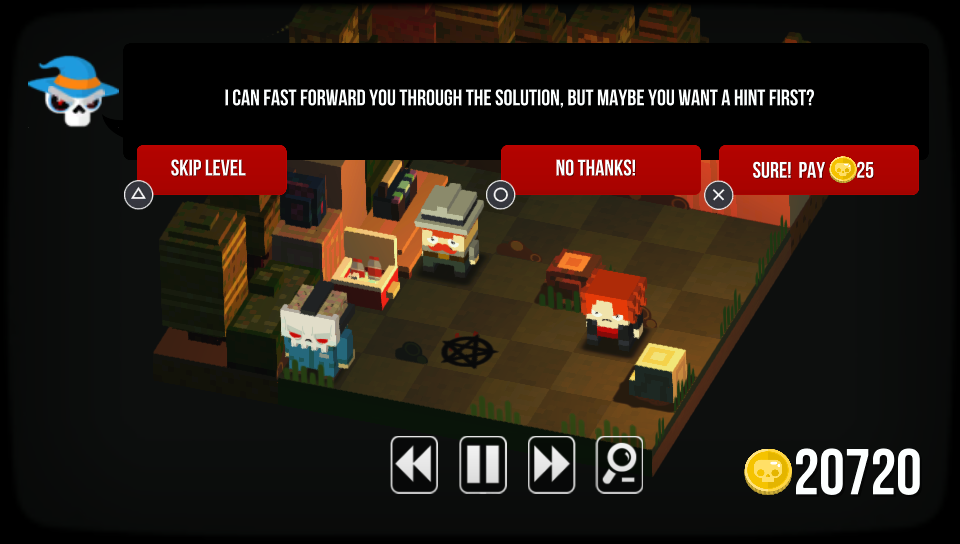The width and height of the screenshot is (960, 544).
Task: Fast forward through the solution
Action: click(x=551, y=465)
